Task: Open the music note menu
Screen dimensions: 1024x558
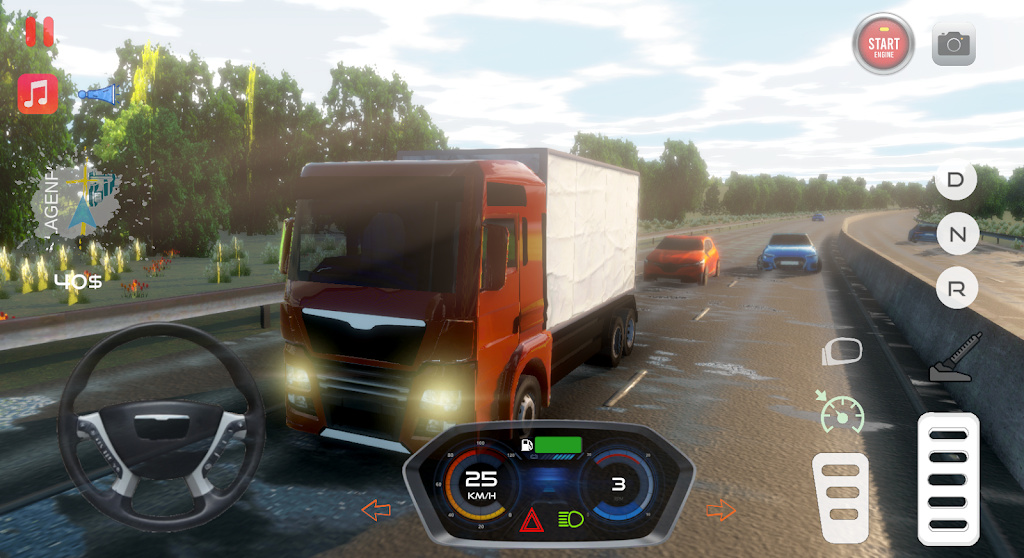Action: click(x=38, y=94)
